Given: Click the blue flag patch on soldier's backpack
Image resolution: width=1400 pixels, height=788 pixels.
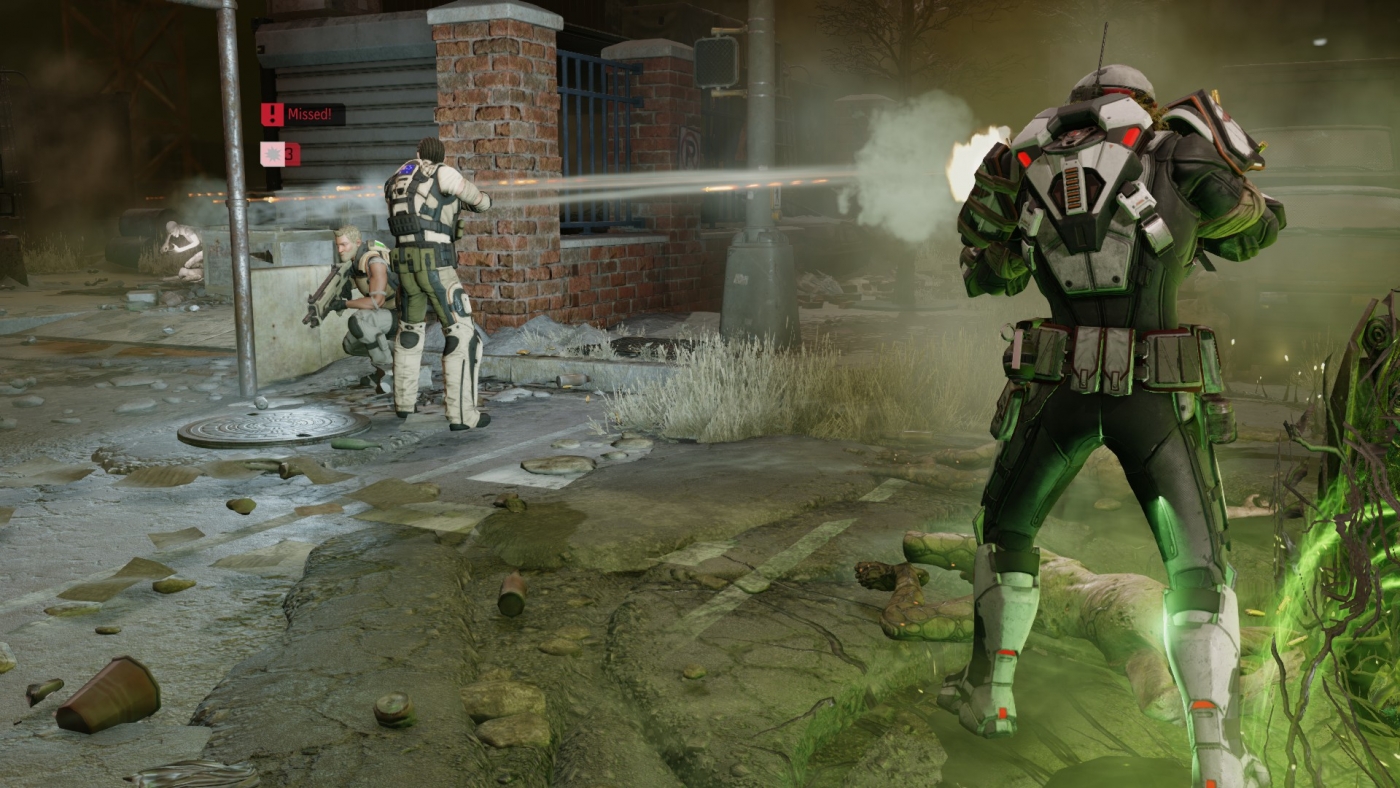Looking at the screenshot, I should click(x=404, y=167).
